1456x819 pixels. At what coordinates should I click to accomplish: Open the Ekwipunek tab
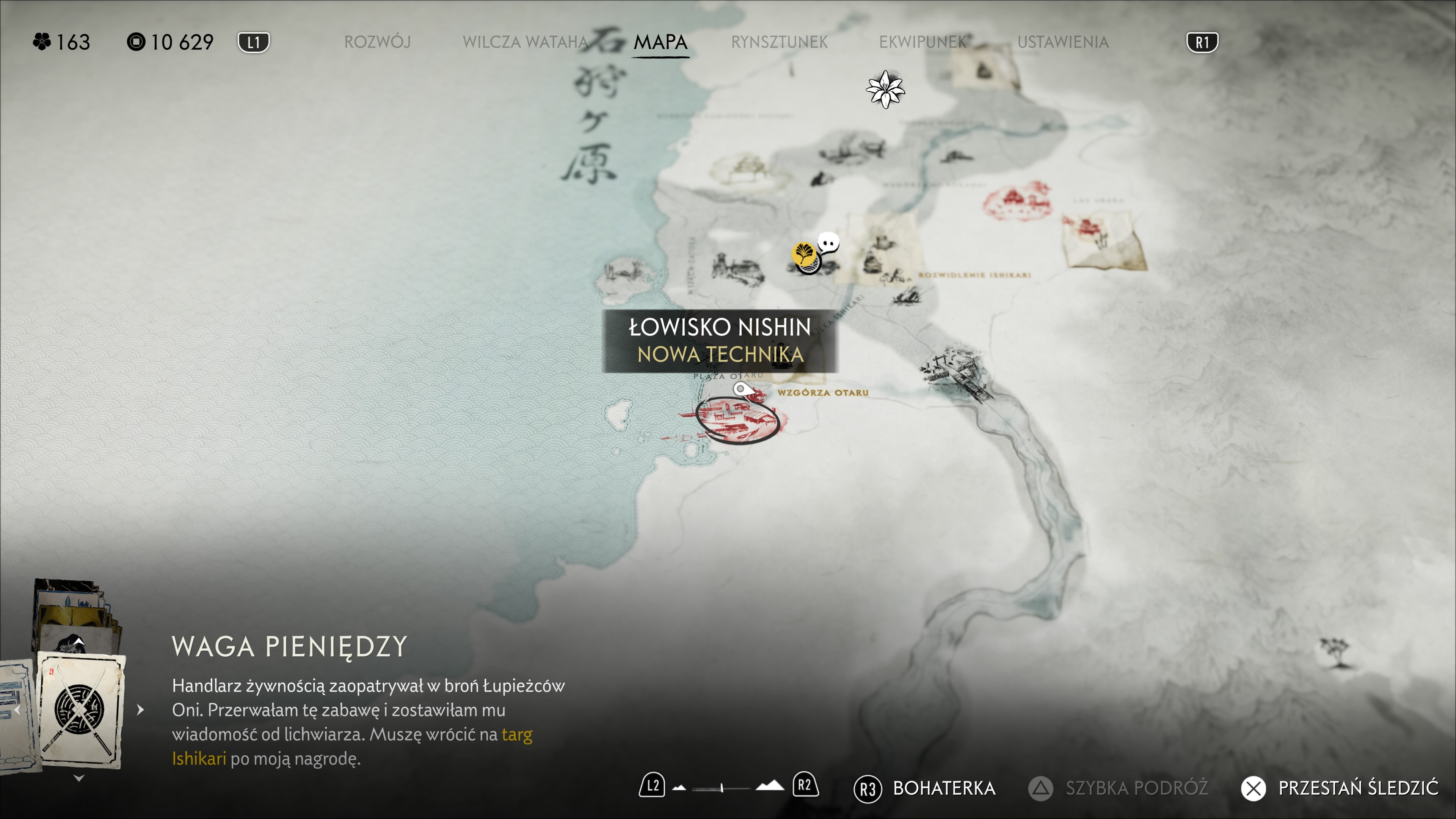pyautogui.click(x=923, y=42)
